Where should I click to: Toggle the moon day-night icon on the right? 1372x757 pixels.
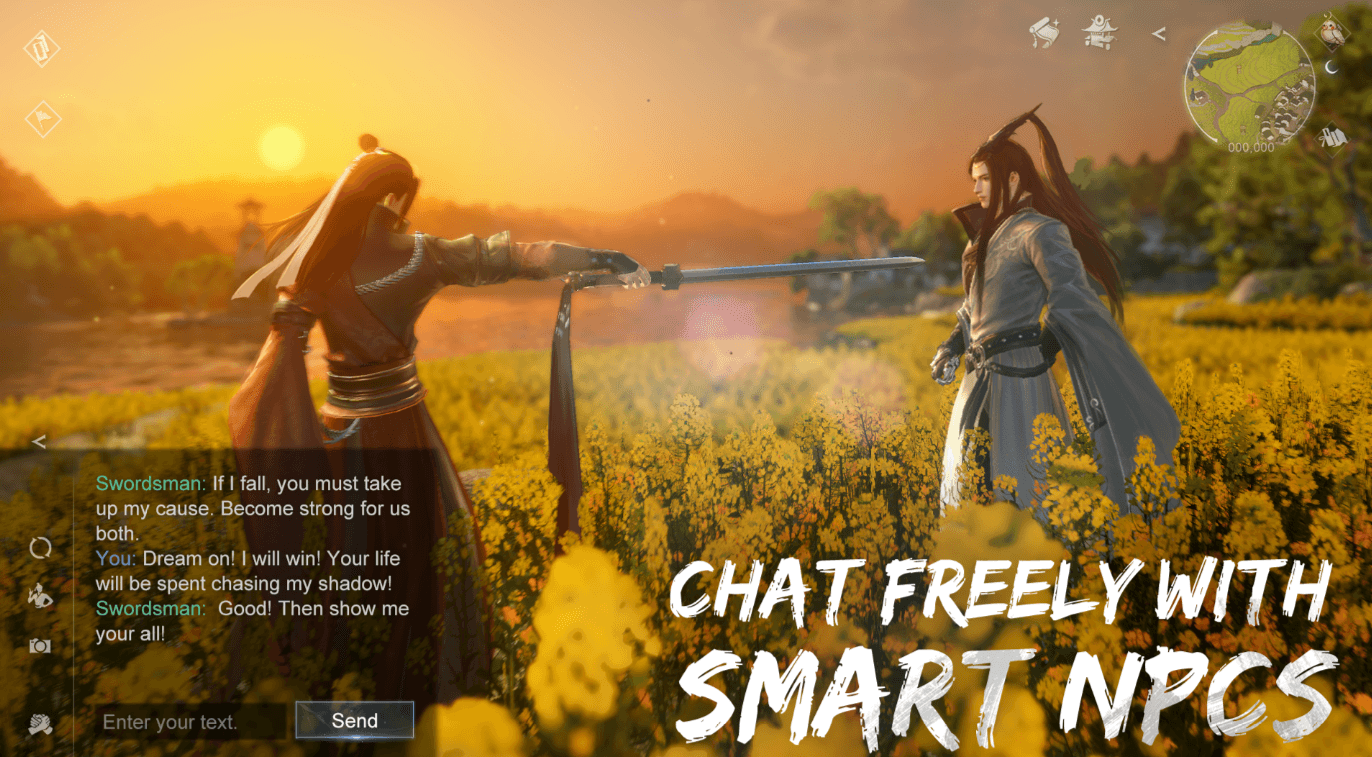1330,67
